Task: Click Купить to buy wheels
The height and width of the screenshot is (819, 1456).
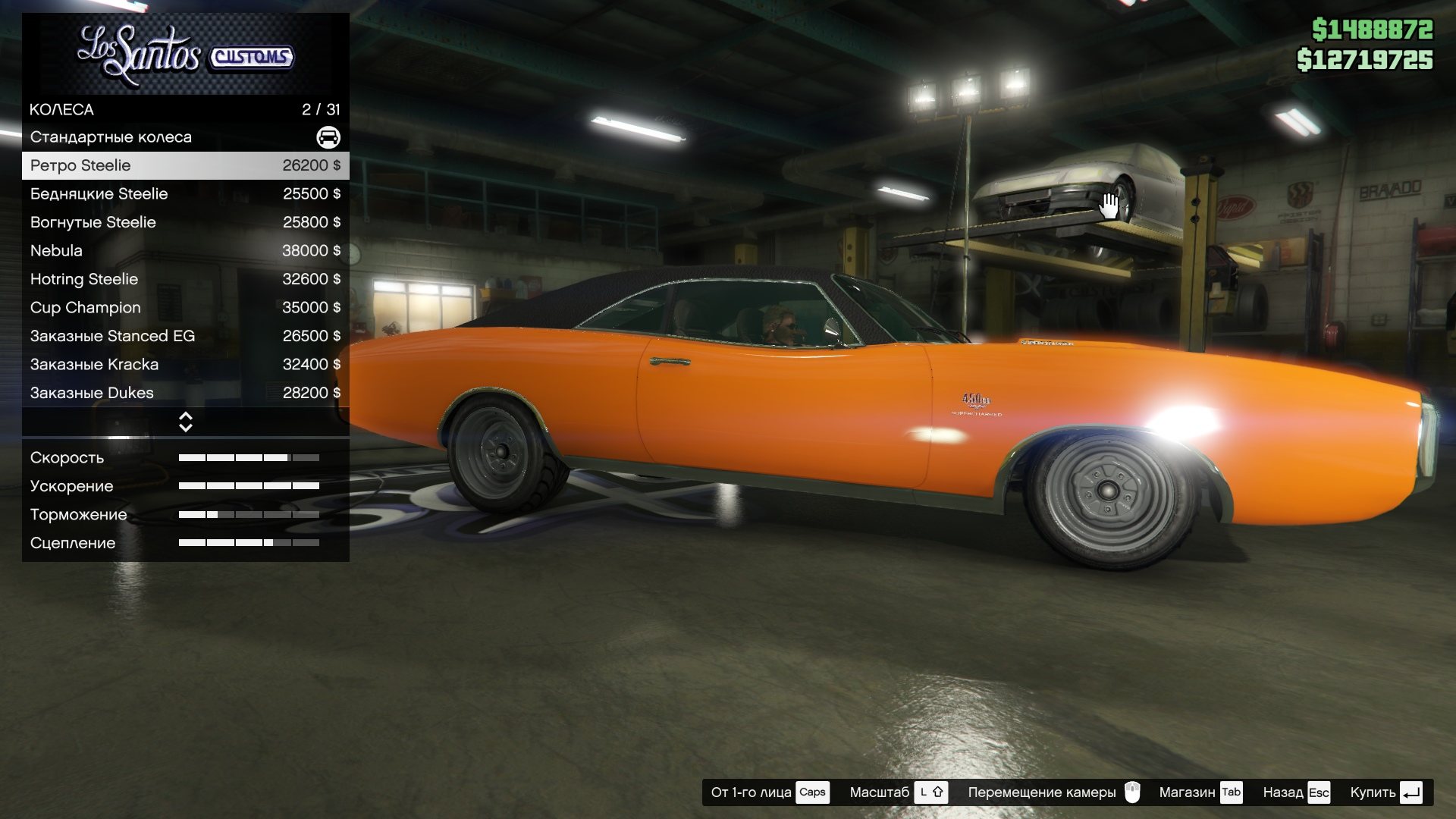Action: pyautogui.click(x=1385, y=792)
